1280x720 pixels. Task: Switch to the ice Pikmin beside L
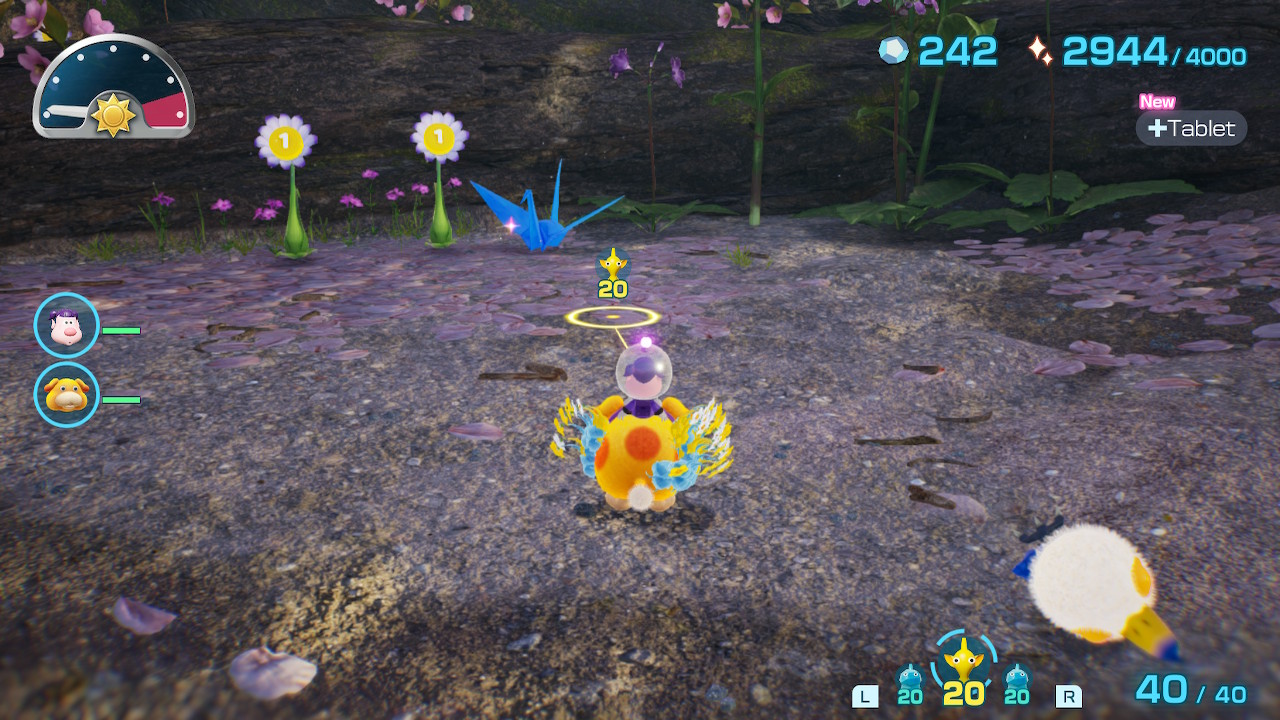coord(910,684)
